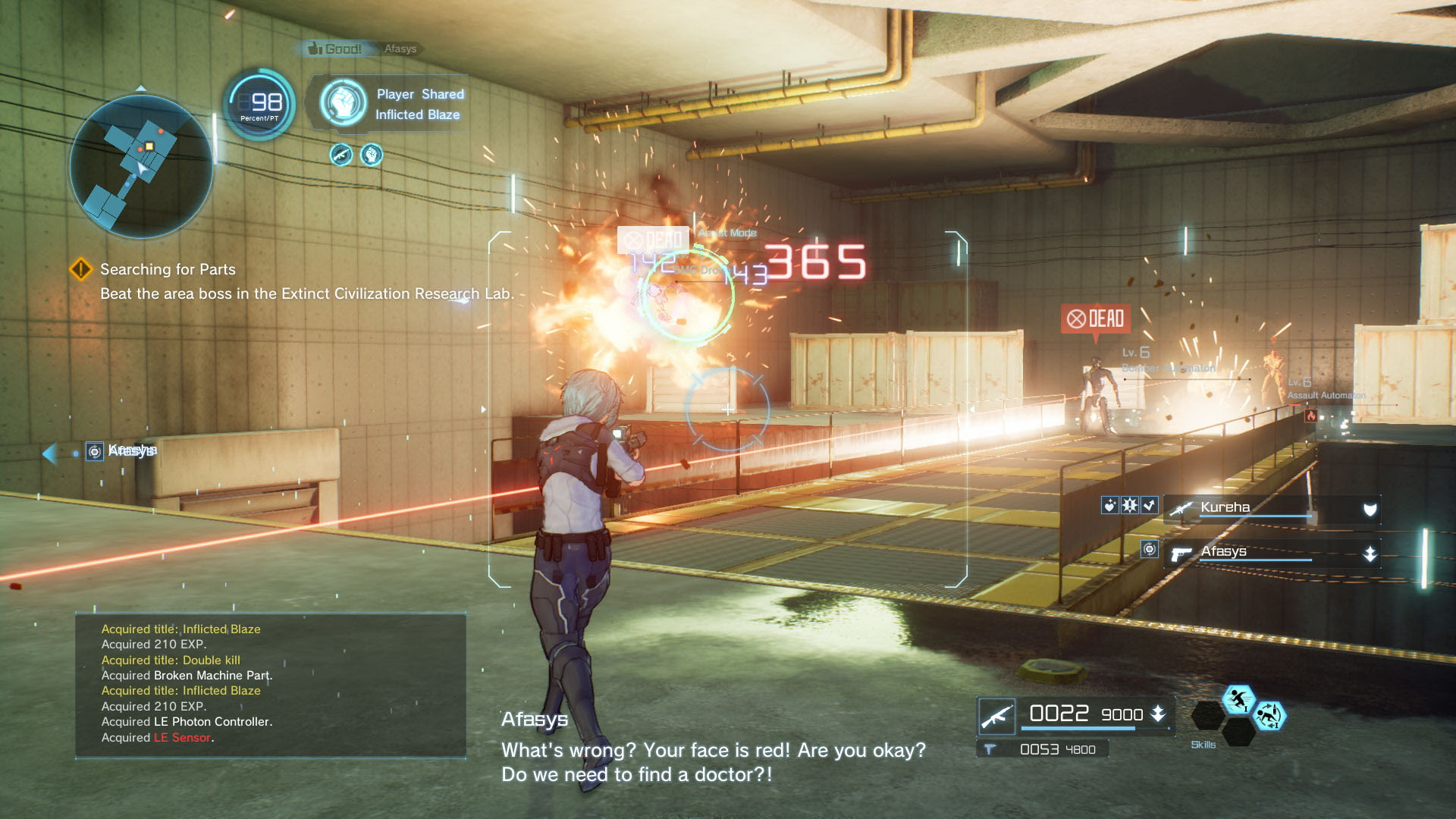Toggle the heart buff icon near Kureha's bar
The image size is (1456, 819).
coord(1110,507)
